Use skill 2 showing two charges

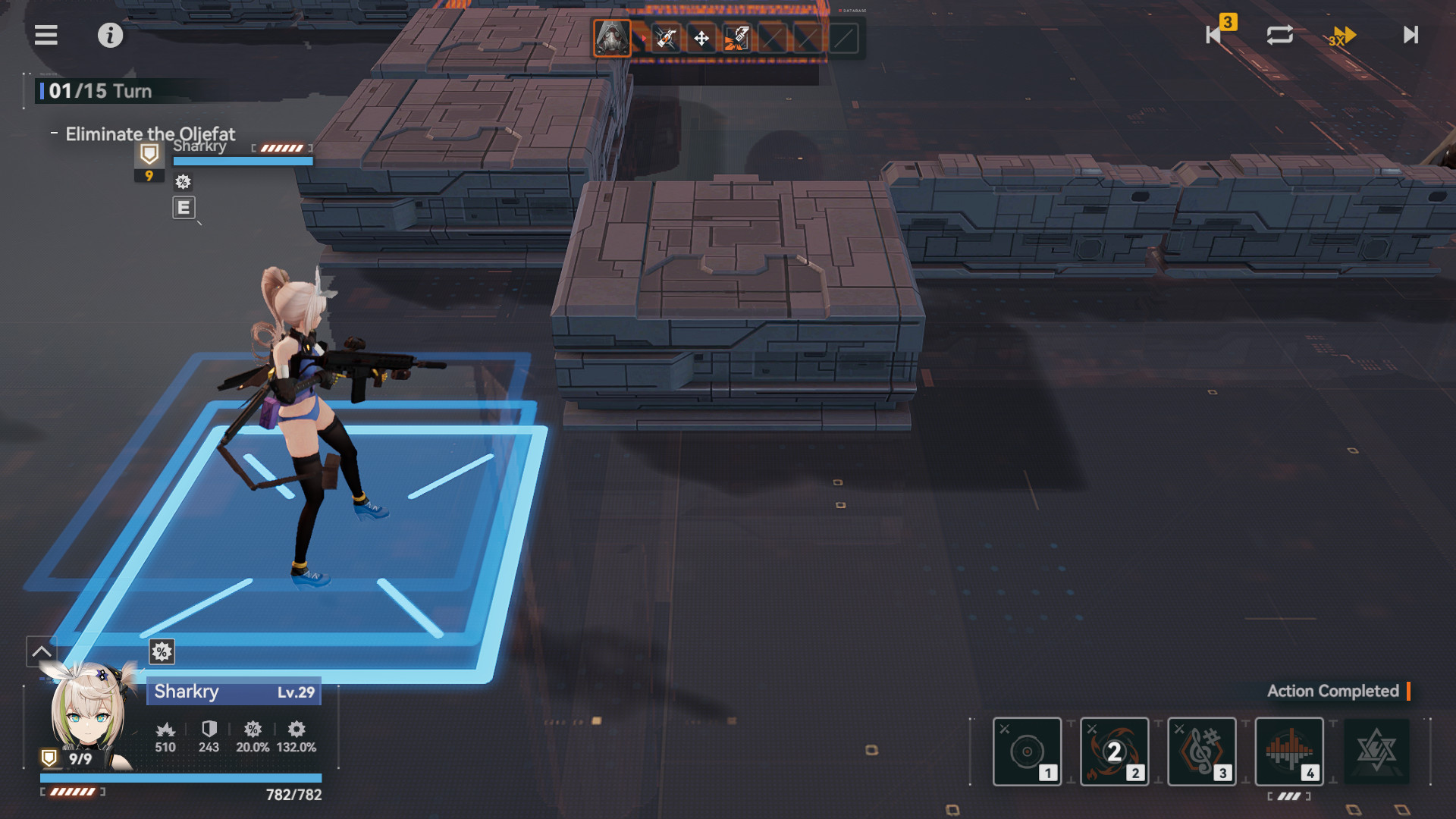coord(1114,752)
